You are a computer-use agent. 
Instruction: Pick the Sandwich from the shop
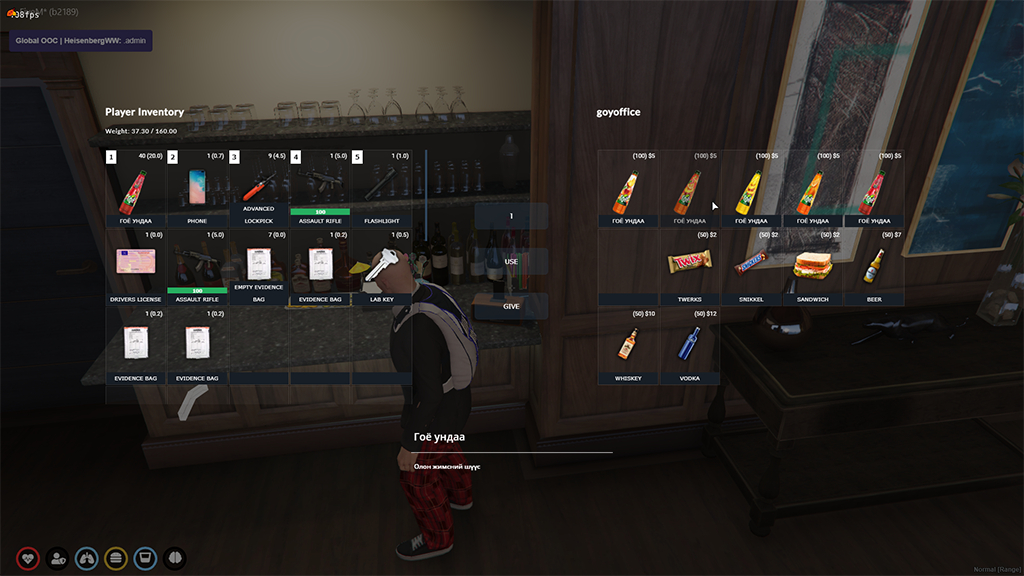(x=813, y=266)
